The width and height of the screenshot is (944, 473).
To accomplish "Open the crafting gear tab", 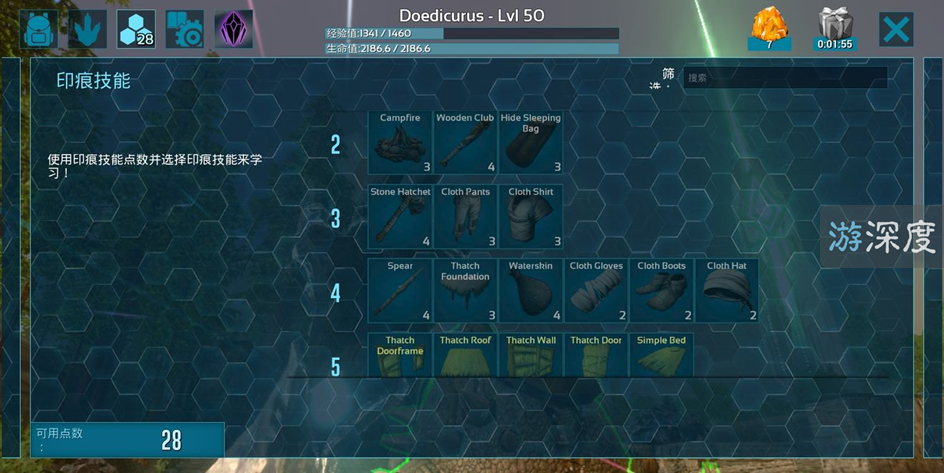I will coord(184,29).
